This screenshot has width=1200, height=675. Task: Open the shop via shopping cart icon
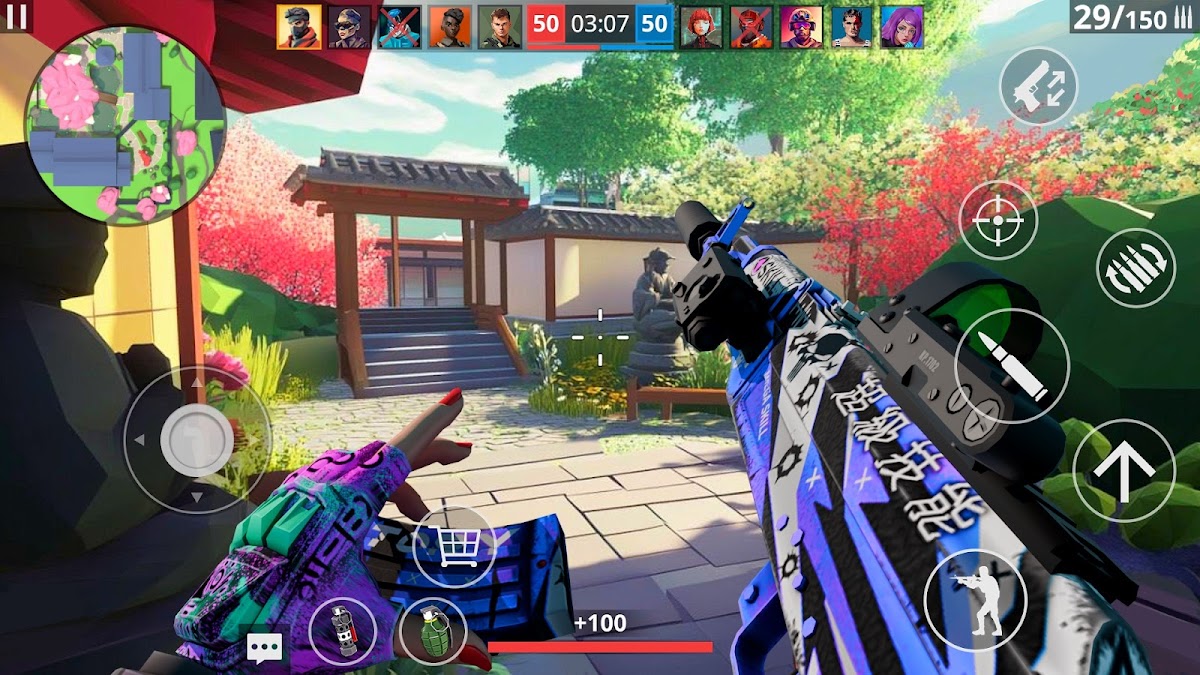coord(454,546)
